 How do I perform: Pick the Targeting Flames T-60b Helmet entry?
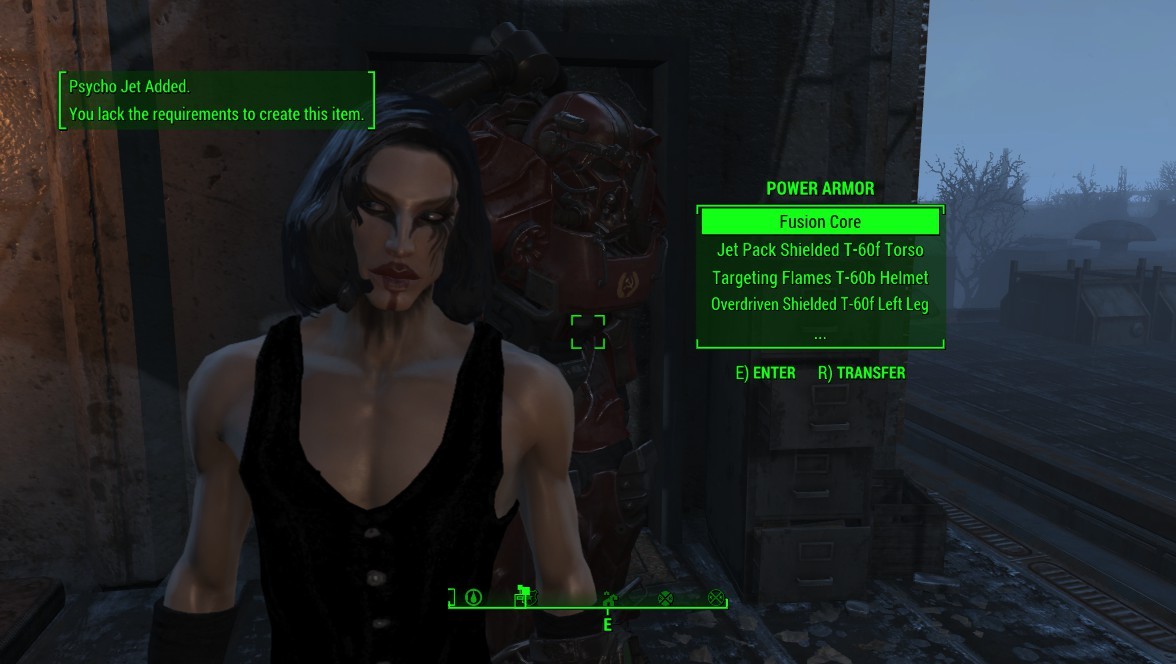click(820, 277)
